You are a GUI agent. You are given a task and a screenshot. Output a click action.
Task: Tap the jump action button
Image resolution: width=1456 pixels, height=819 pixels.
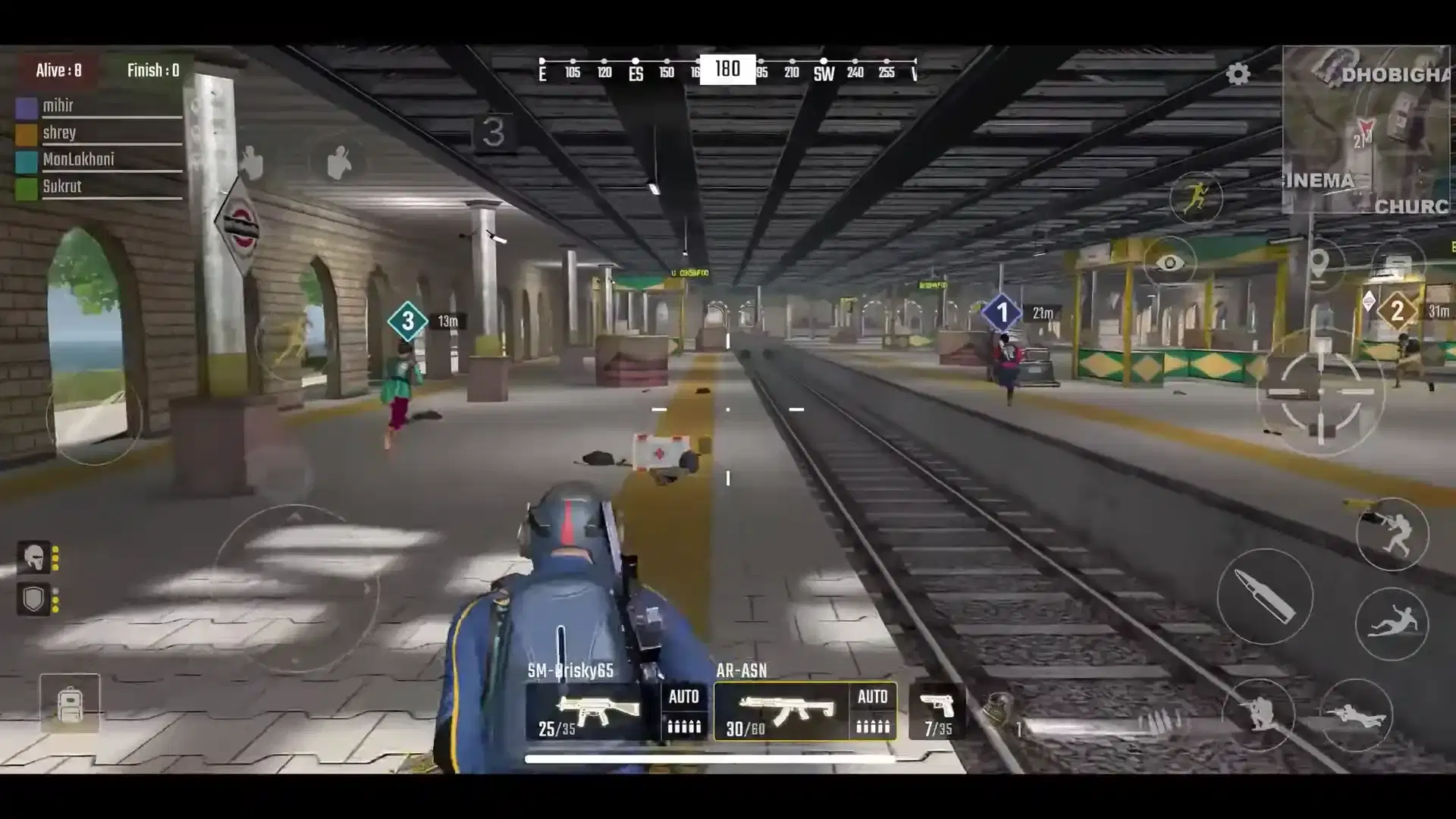point(1392,534)
